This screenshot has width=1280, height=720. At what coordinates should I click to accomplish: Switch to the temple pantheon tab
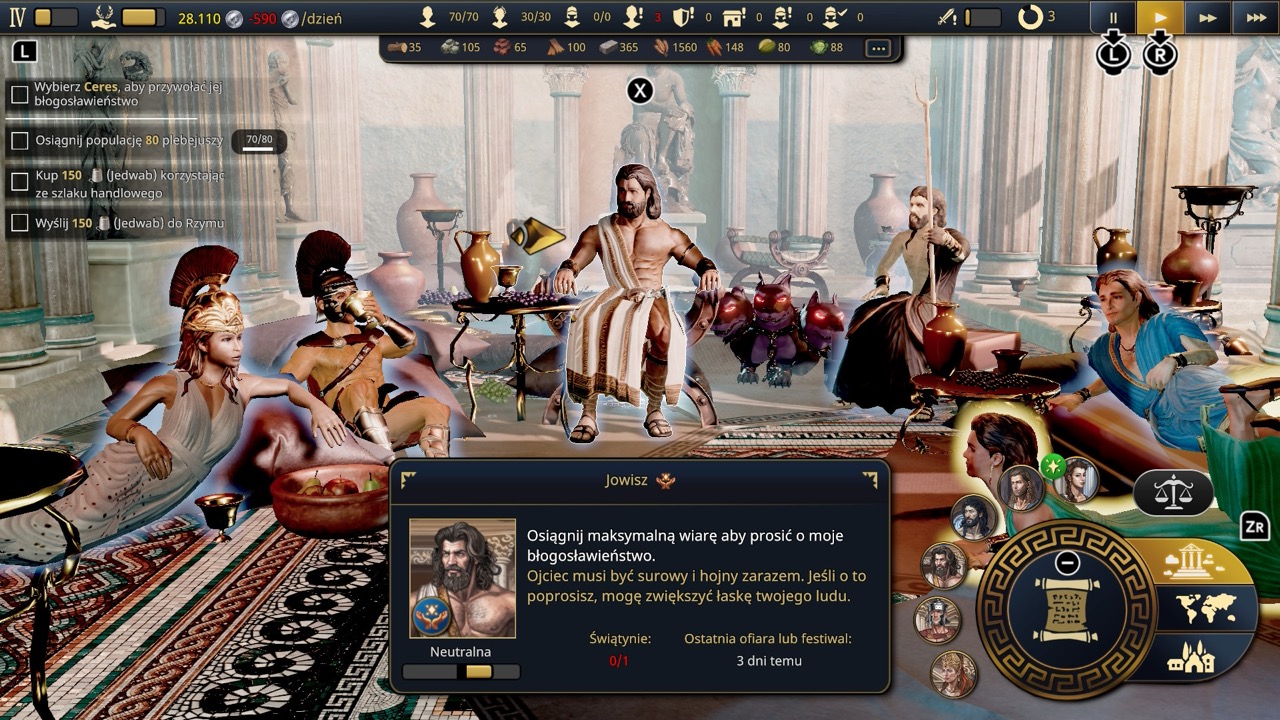pyautogui.click(x=1190, y=562)
